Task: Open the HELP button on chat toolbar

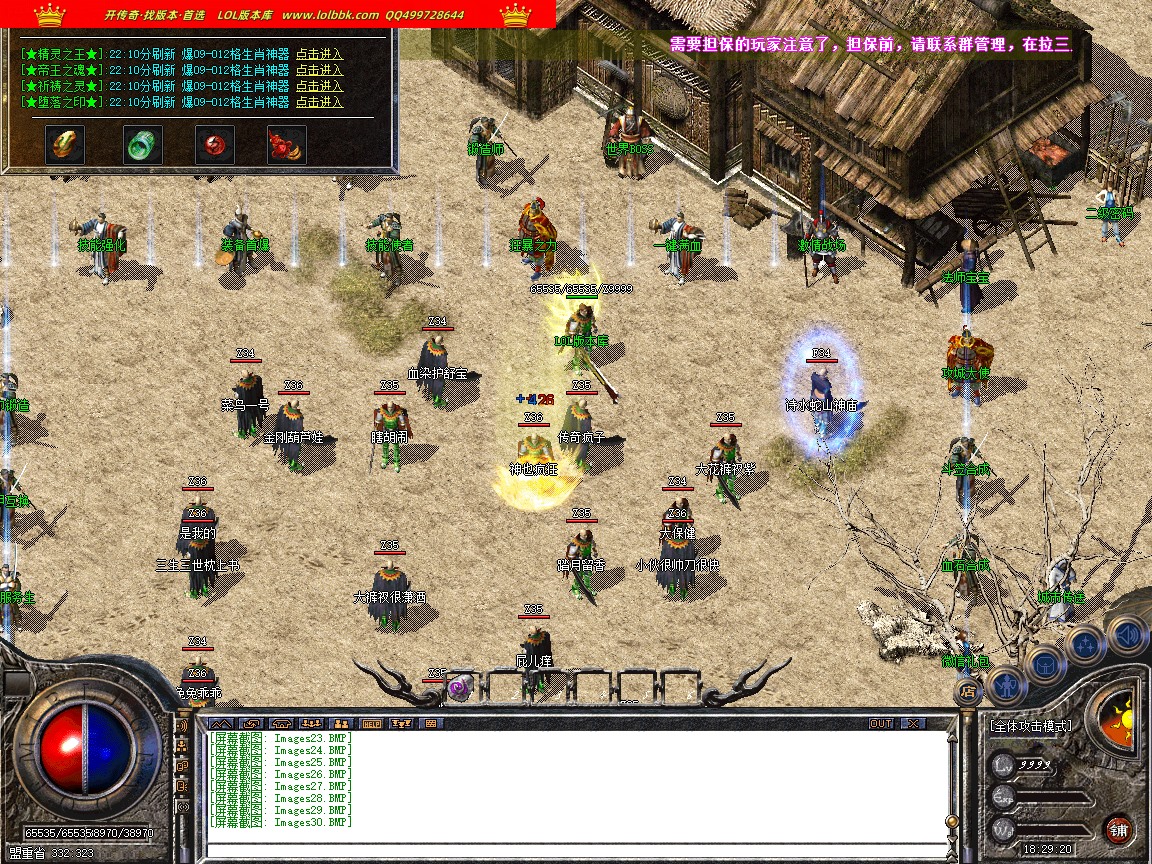Action: 372,723
